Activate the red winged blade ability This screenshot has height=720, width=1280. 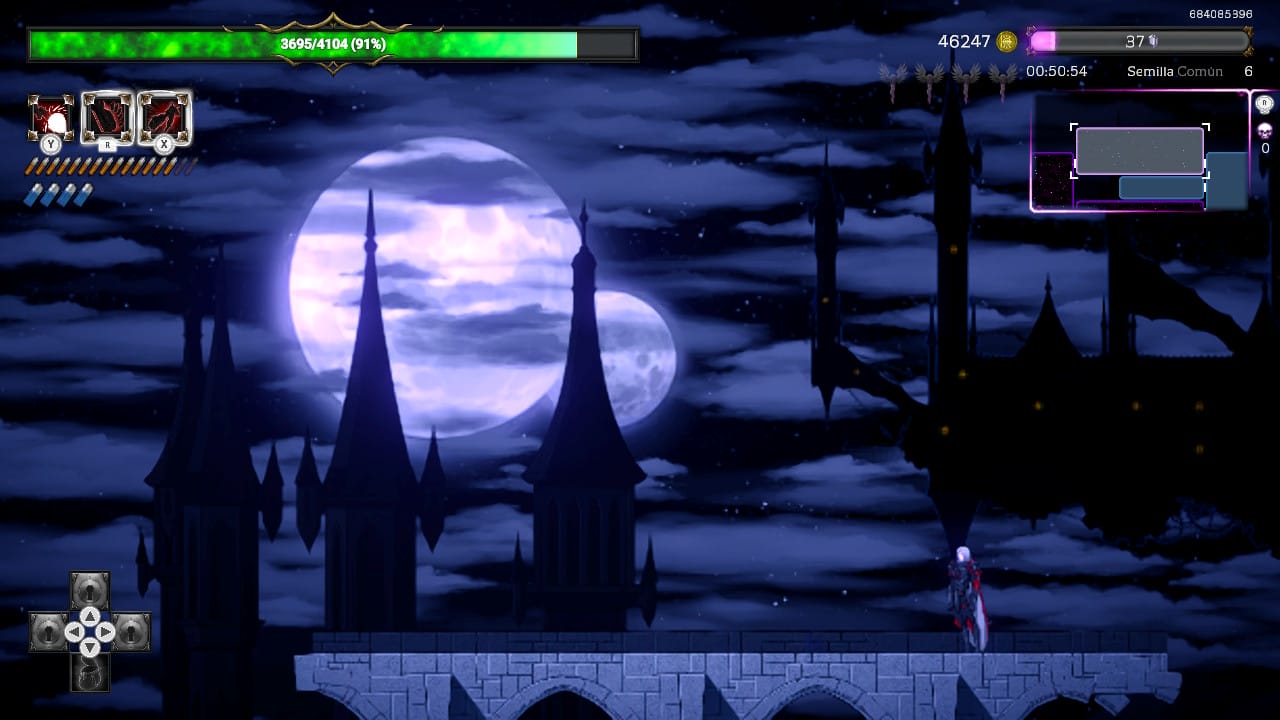(107, 117)
